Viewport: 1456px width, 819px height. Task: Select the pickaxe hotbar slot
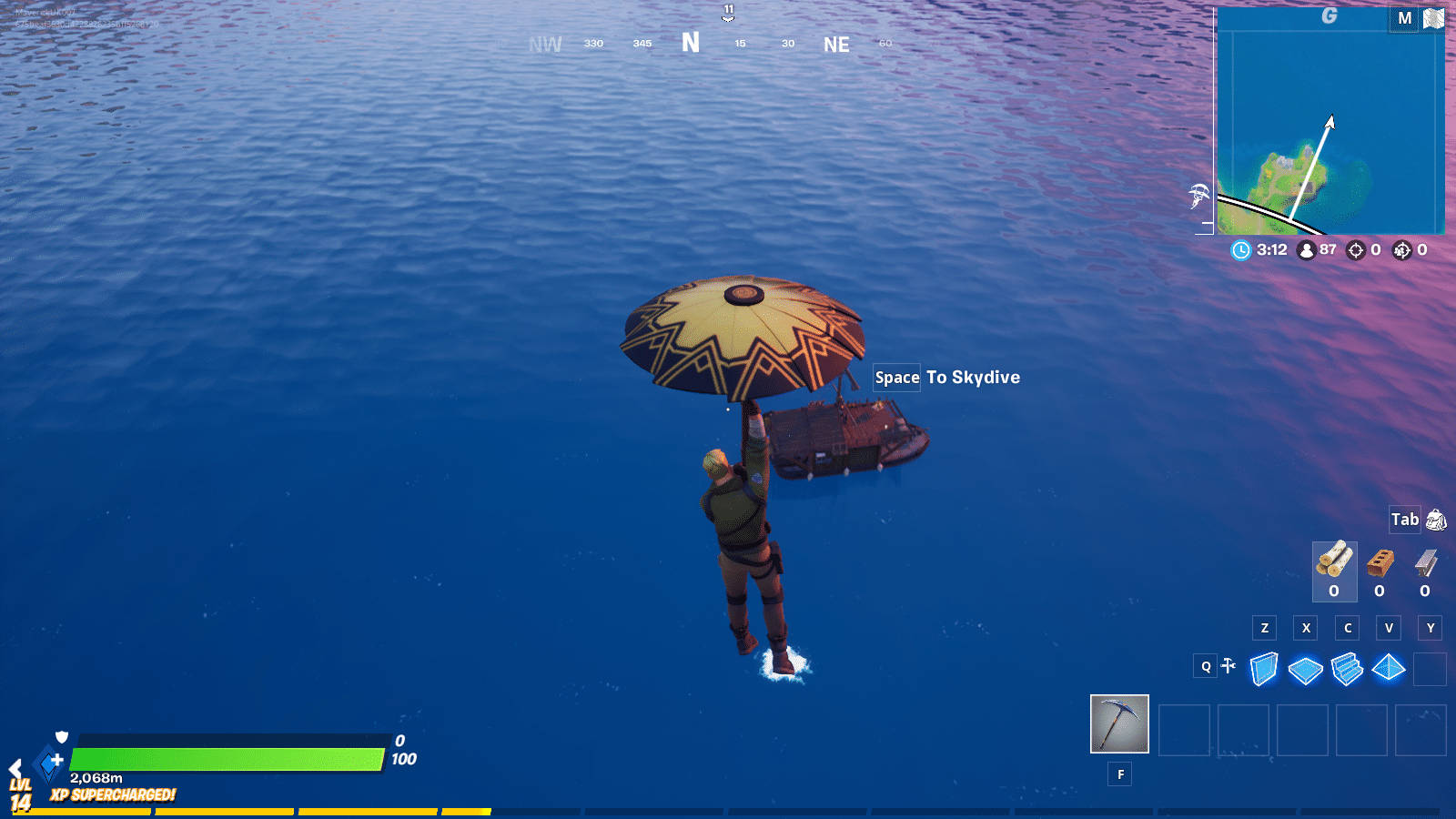[1119, 724]
